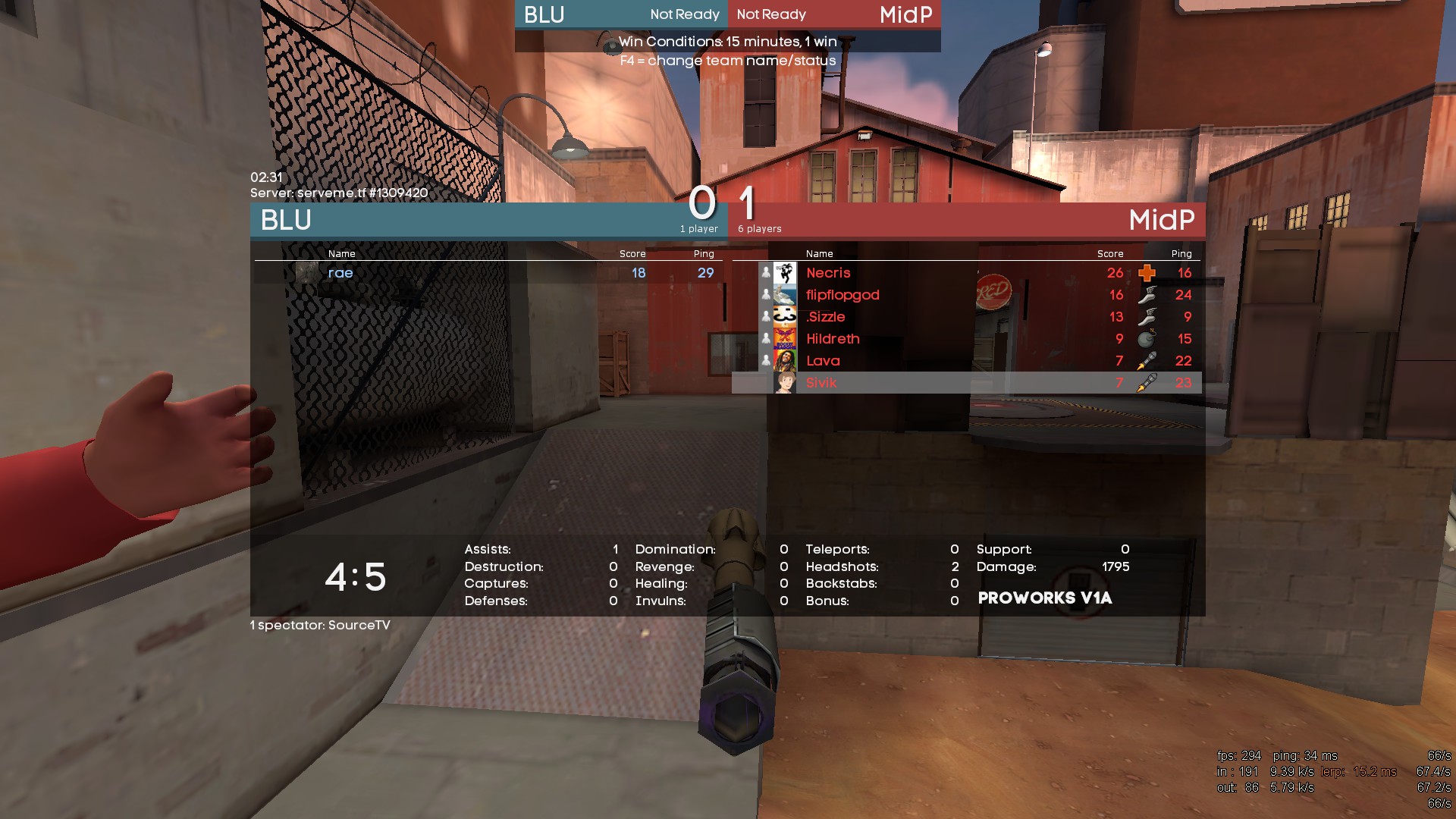Select player rae on the BLU scoreboard
The image size is (1456, 819).
tap(340, 273)
